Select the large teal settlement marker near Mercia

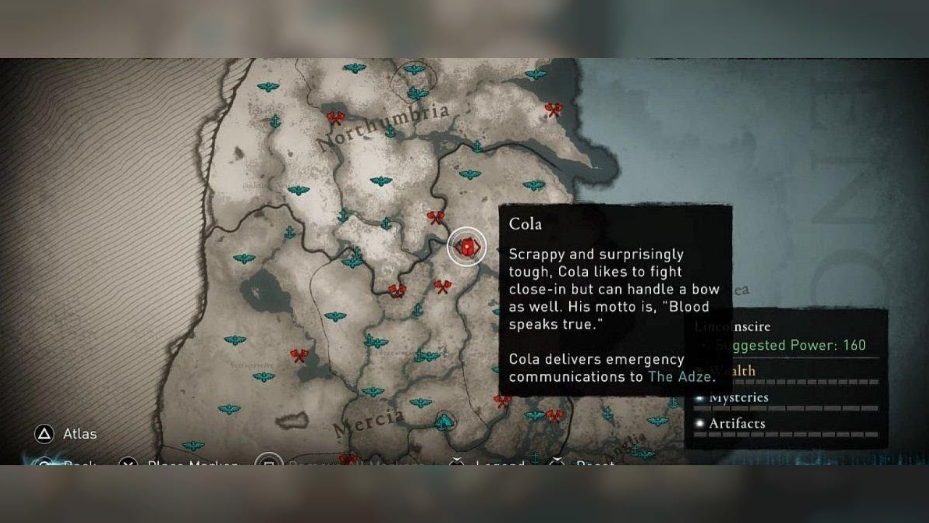click(x=444, y=421)
